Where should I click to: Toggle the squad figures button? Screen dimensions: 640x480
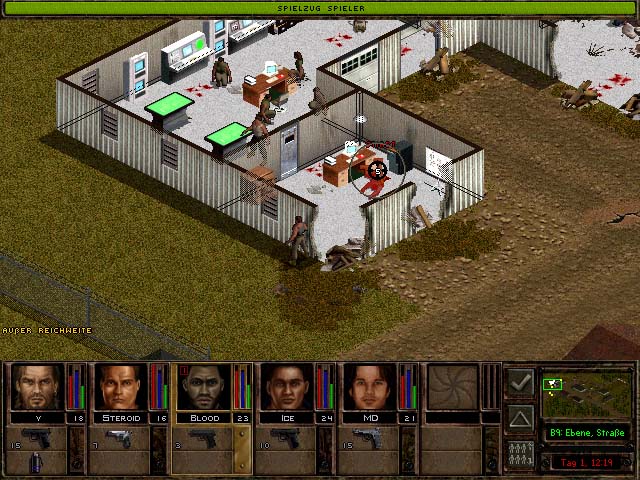pyautogui.click(x=520, y=451)
